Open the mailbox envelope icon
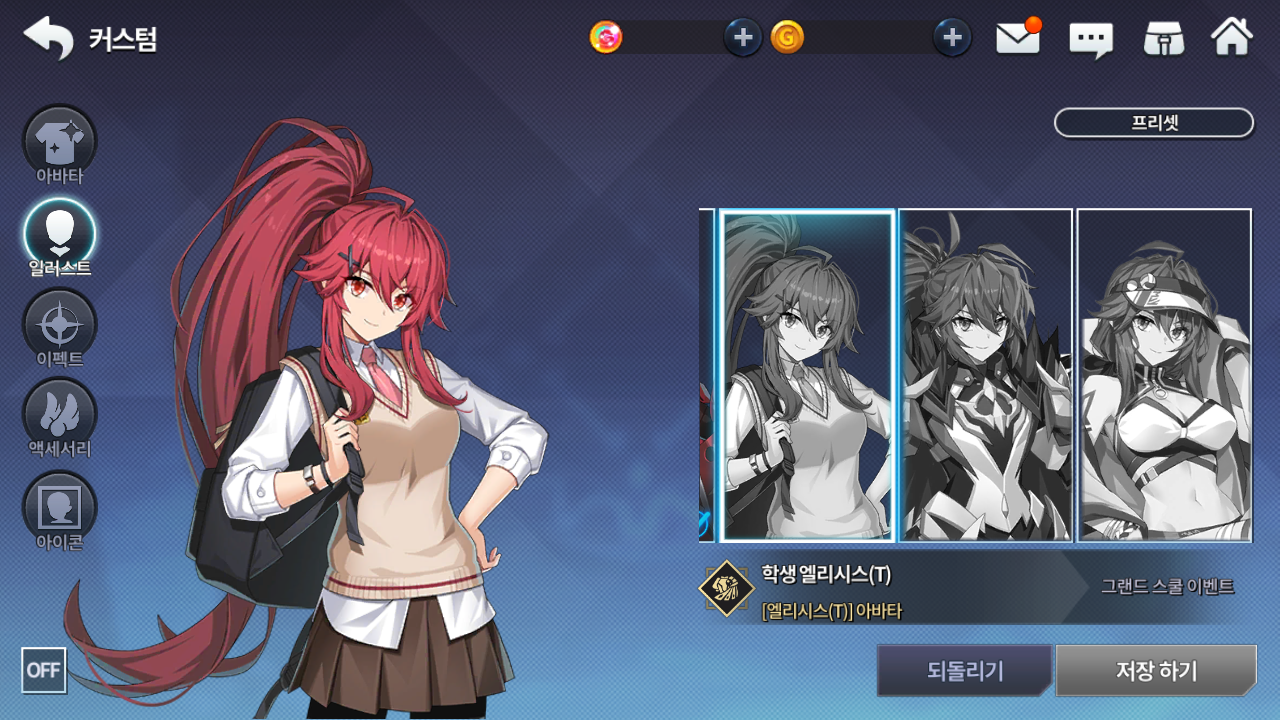 point(1018,38)
